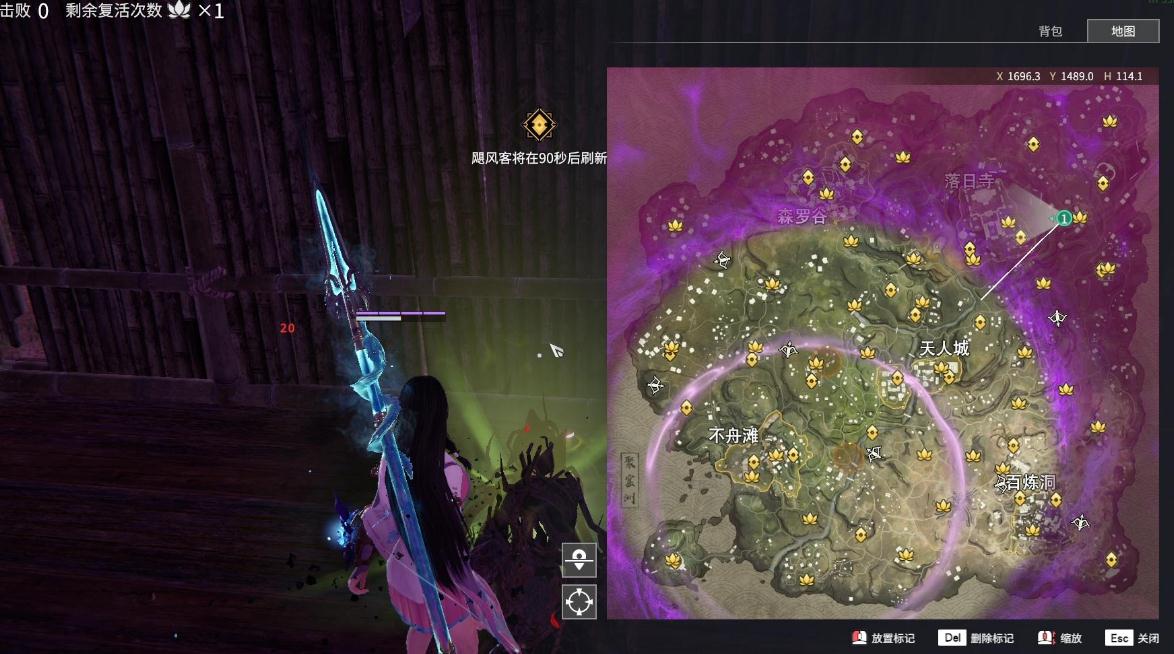Click the 天人城 location label on map

coord(944,349)
